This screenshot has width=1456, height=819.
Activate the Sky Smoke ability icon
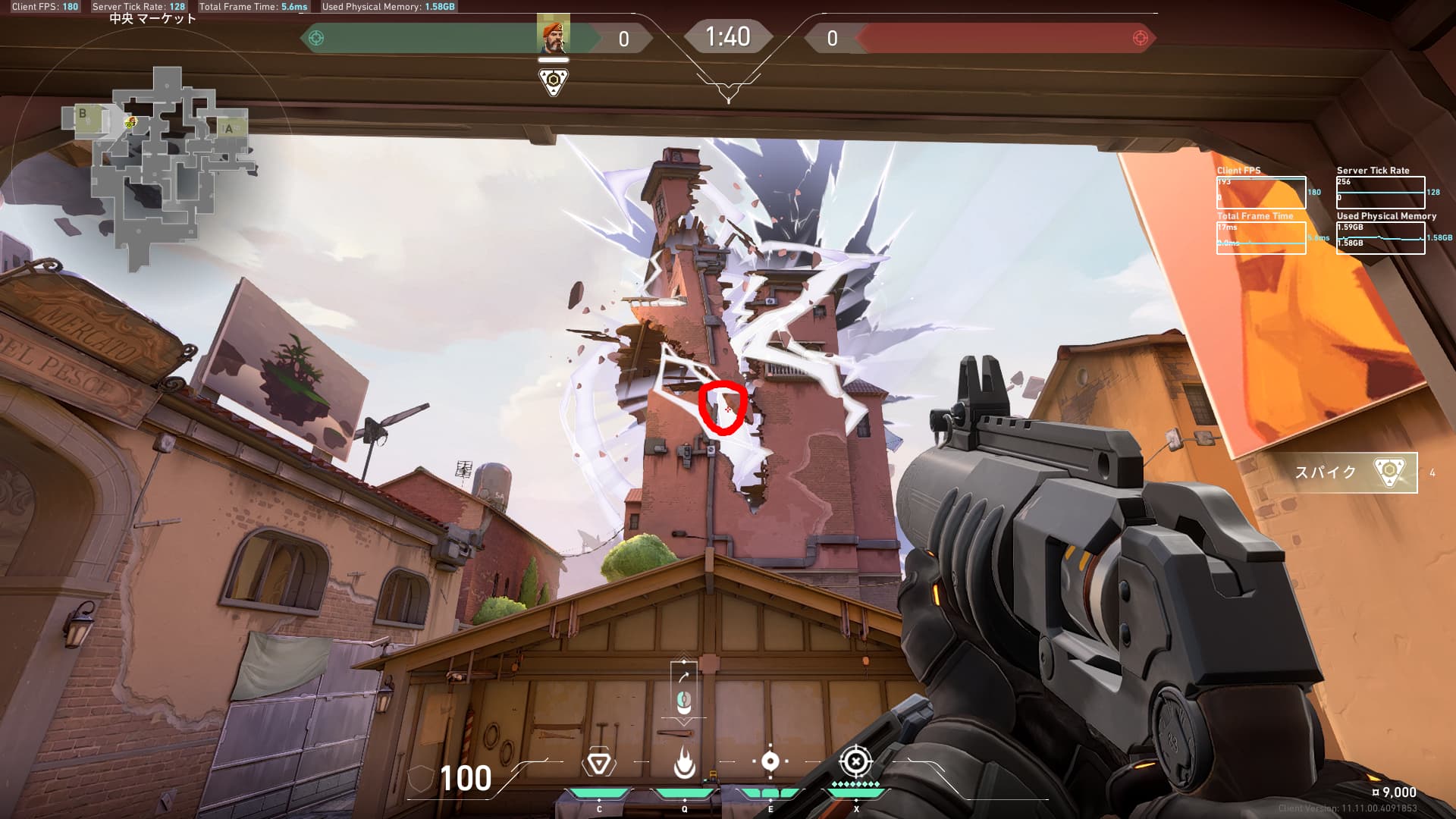click(x=770, y=761)
